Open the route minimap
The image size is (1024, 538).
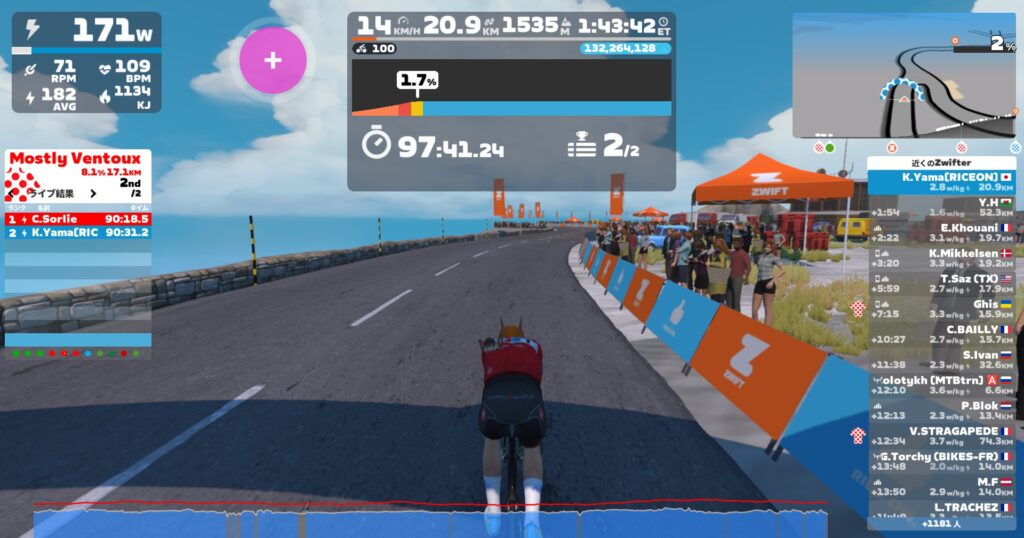click(905, 76)
